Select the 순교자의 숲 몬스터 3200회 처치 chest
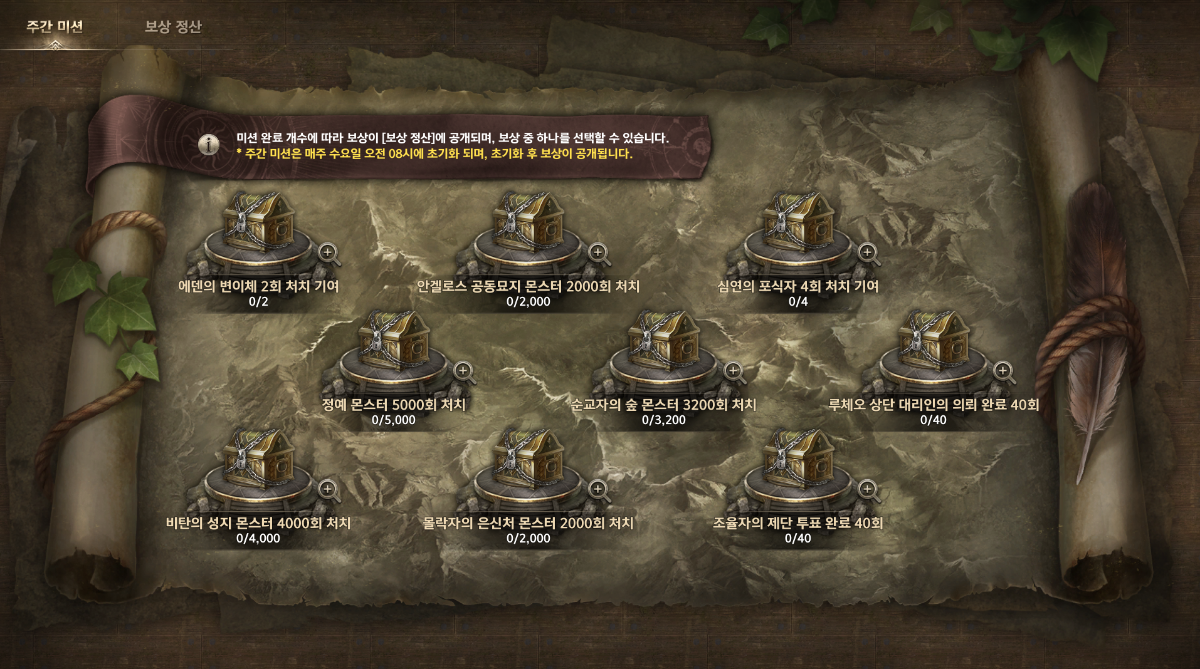The image size is (1200, 669). coord(664,345)
